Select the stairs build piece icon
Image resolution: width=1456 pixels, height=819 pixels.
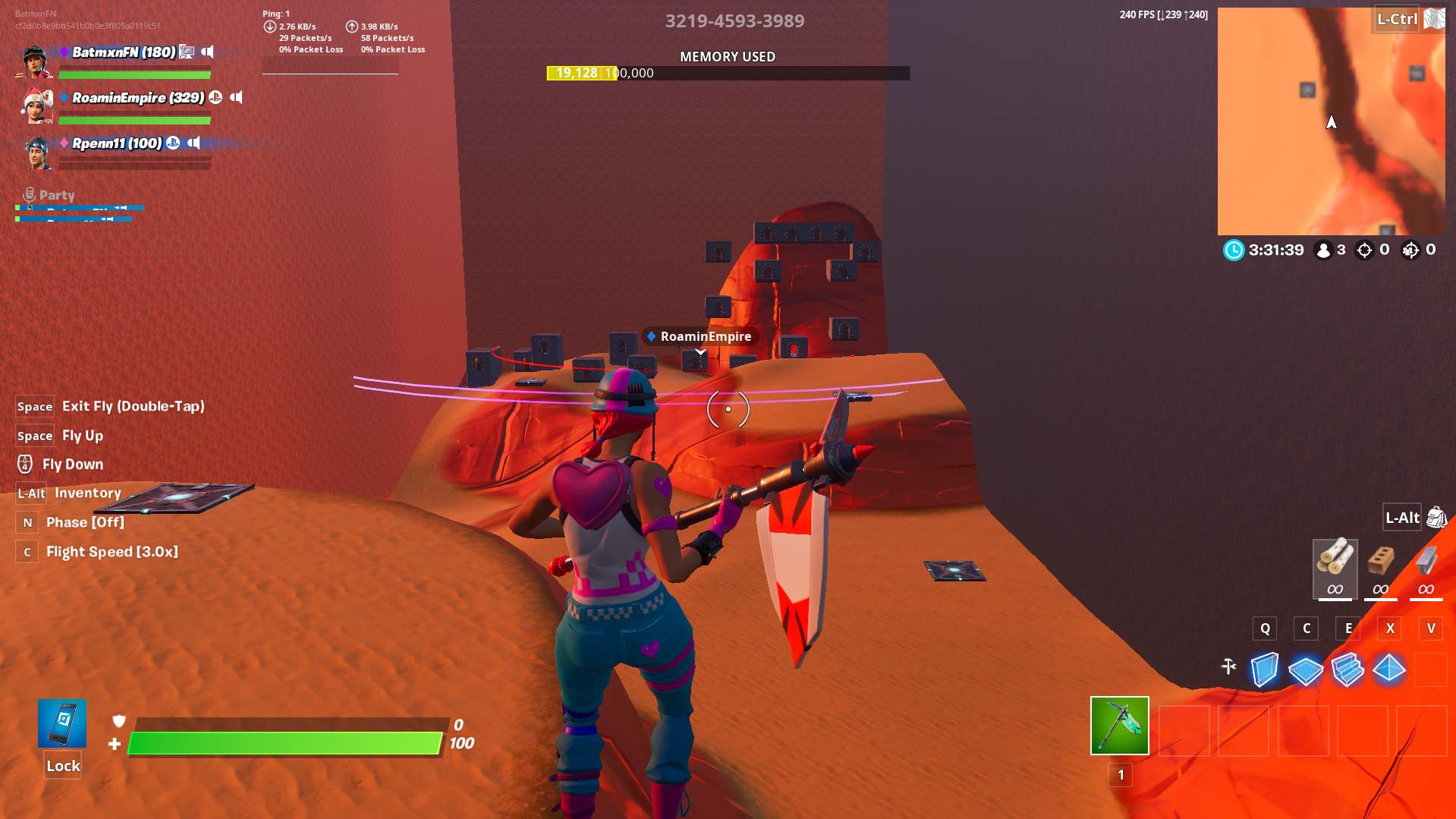tap(1348, 669)
